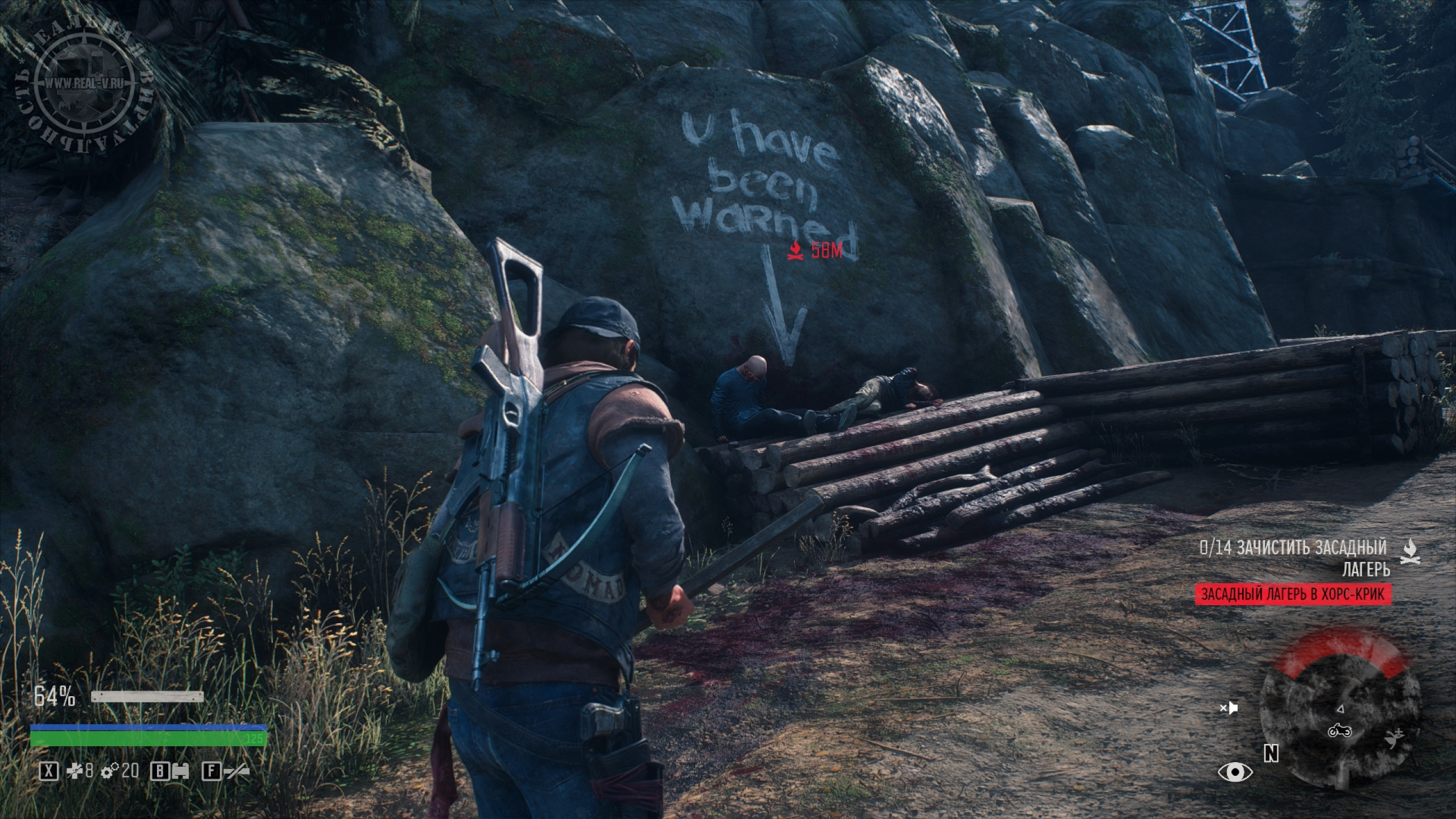Click the eye-shaped survival vision icon
The height and width of the screenshot is (819, 1456).
1235,772
